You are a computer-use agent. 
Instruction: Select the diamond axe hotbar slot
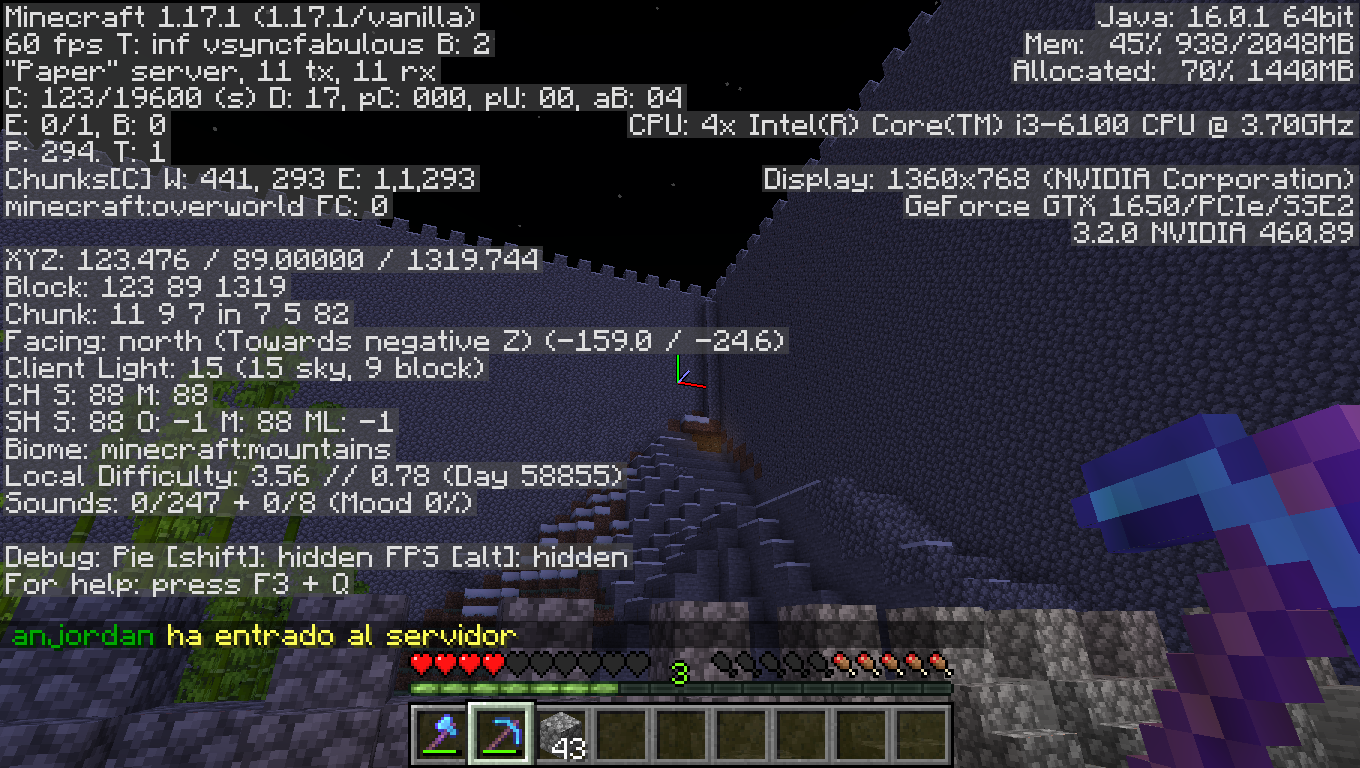point(441,734)
